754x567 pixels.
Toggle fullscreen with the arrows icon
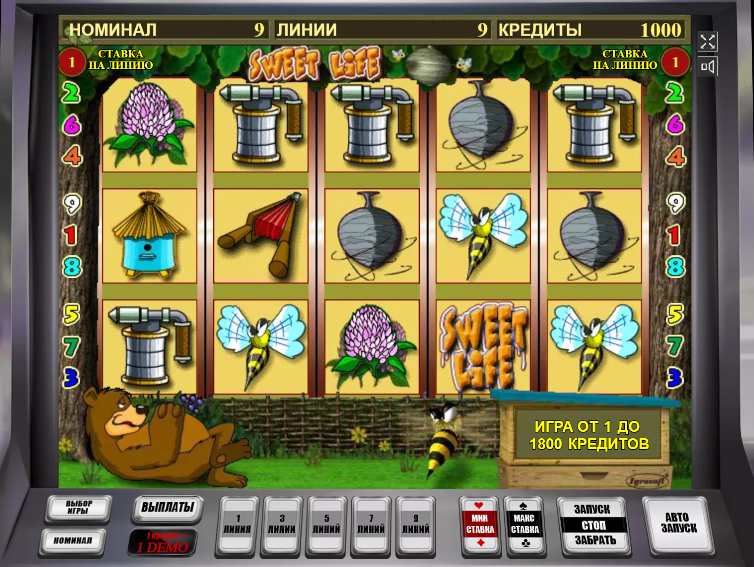coord(708,41)
